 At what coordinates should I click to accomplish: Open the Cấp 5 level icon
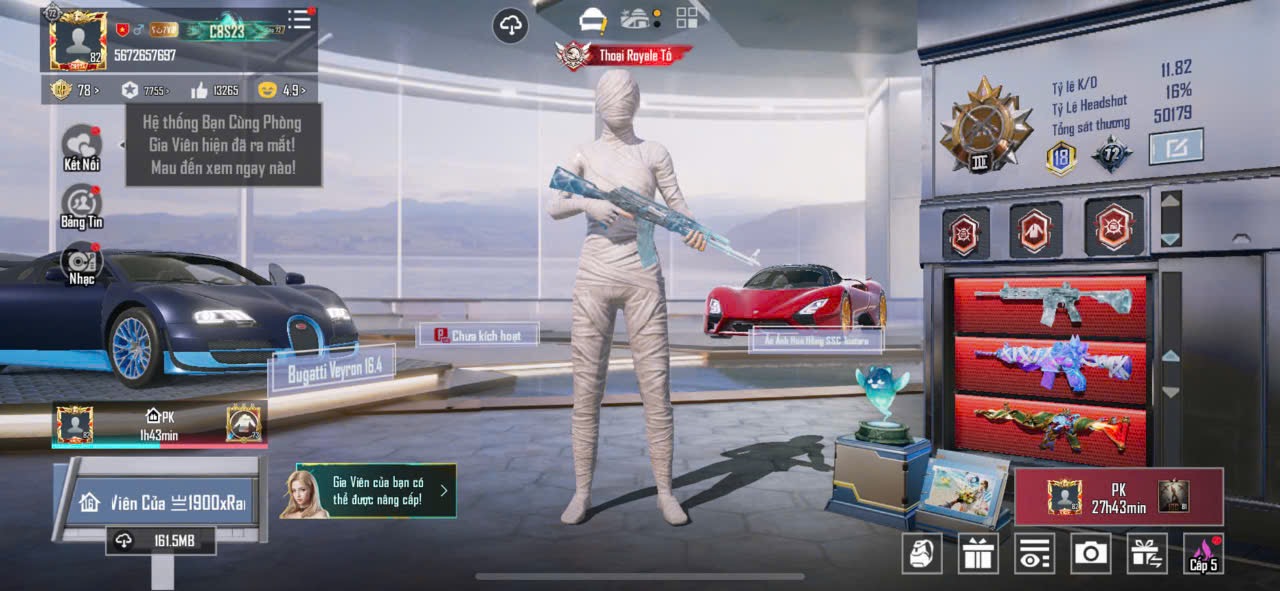[1203, 553]
